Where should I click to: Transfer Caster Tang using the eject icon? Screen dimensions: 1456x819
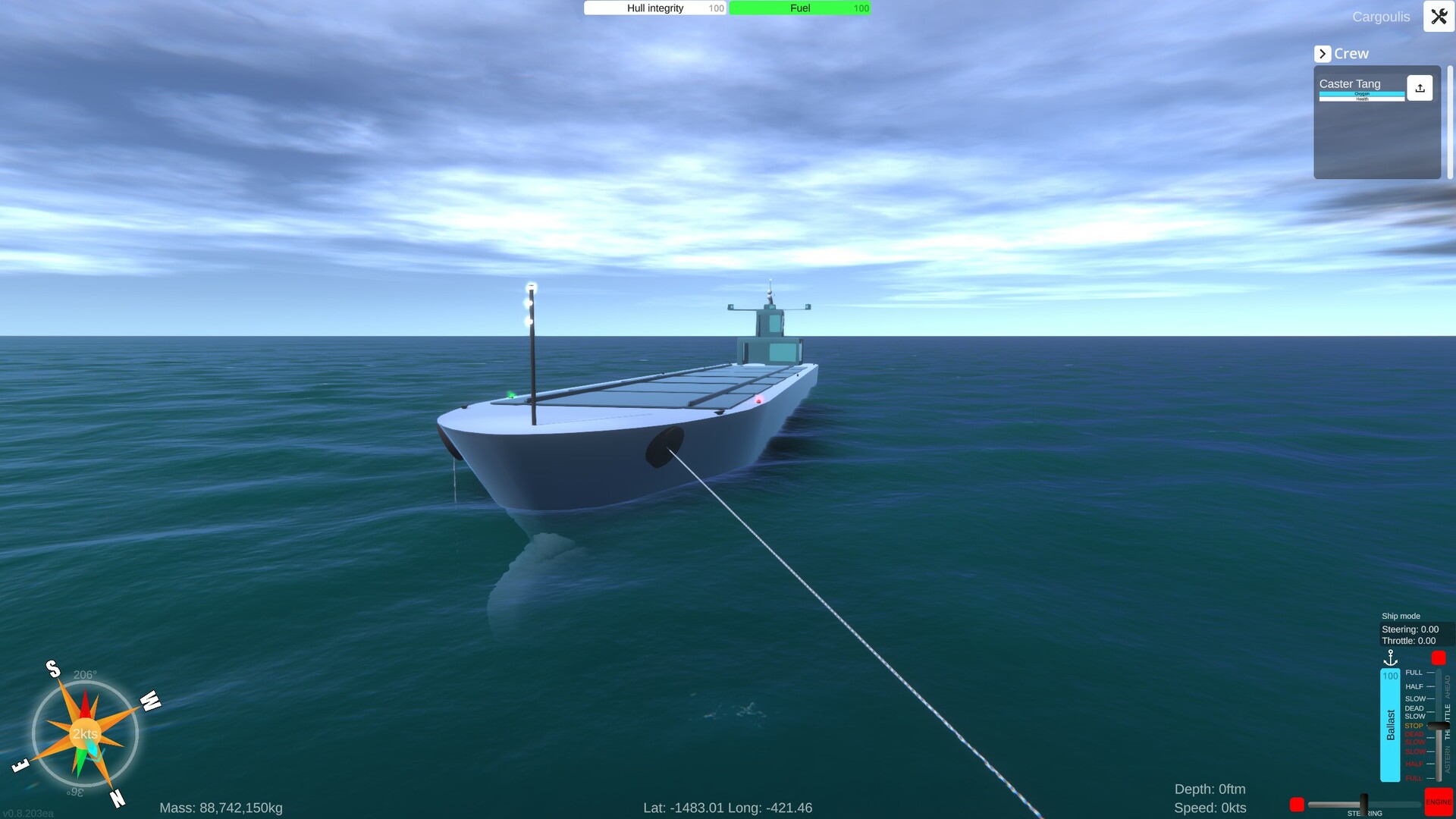pos(1420,87)
